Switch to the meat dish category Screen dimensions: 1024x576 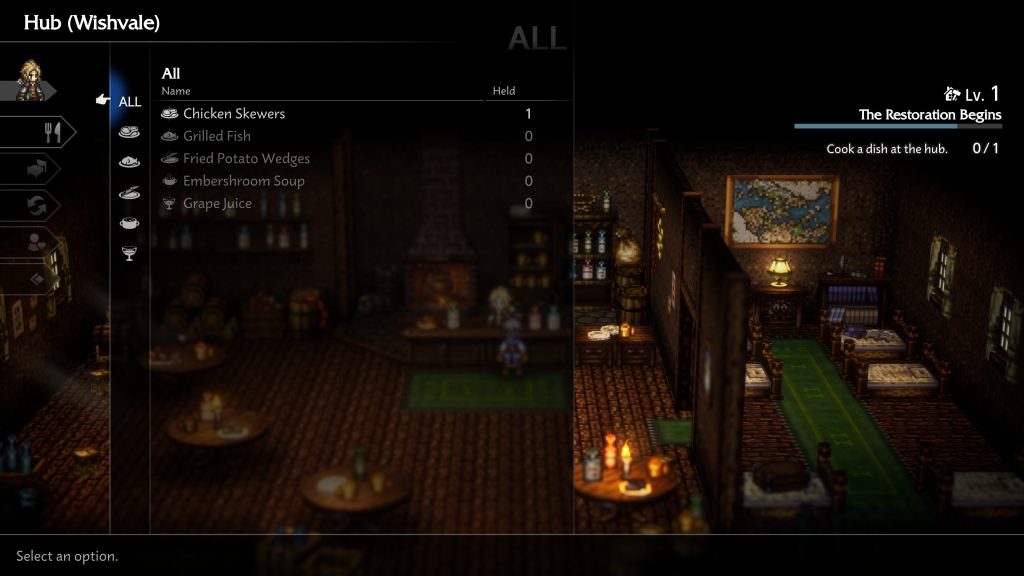pyautogui.click(x=129, y=131)
